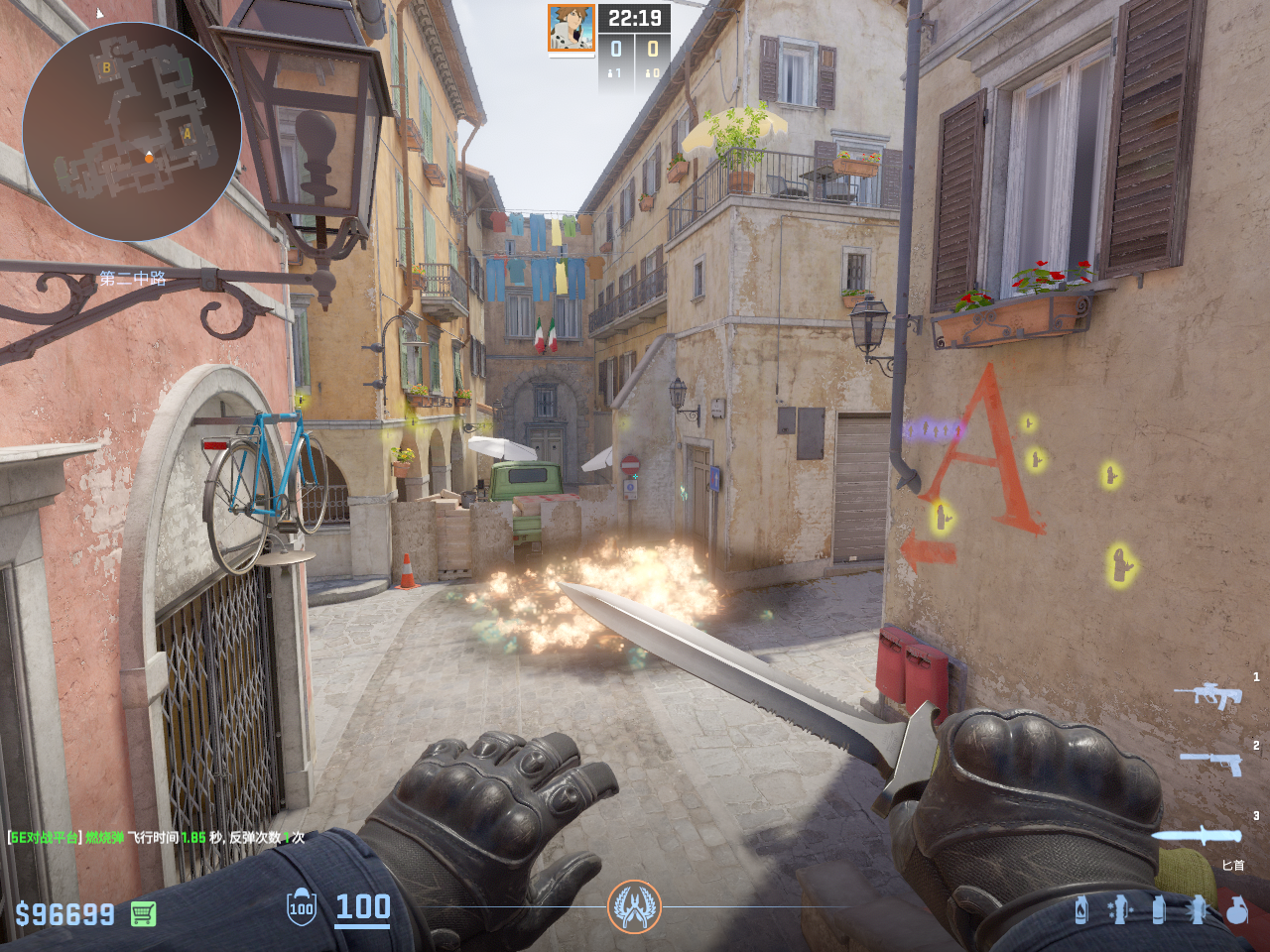Choose the knife weapon slot
Image resolution: width=1270 pixels, height=952 pixels.
[x=1198, y=835]
